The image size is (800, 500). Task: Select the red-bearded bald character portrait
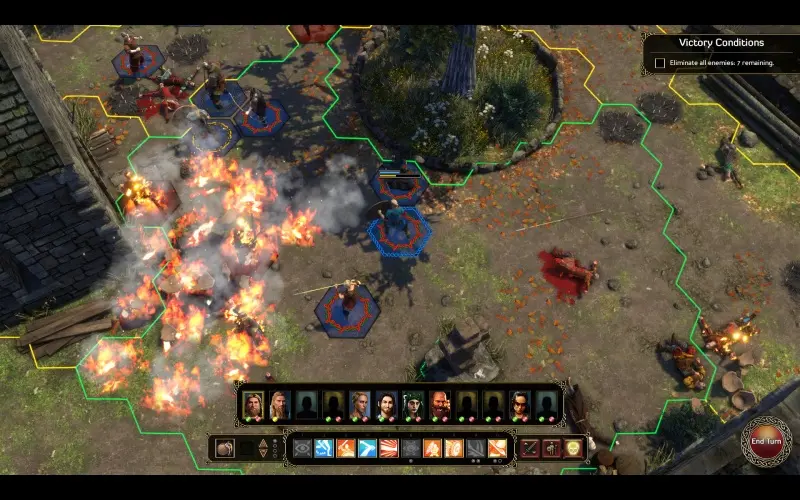tap(441, 404)
